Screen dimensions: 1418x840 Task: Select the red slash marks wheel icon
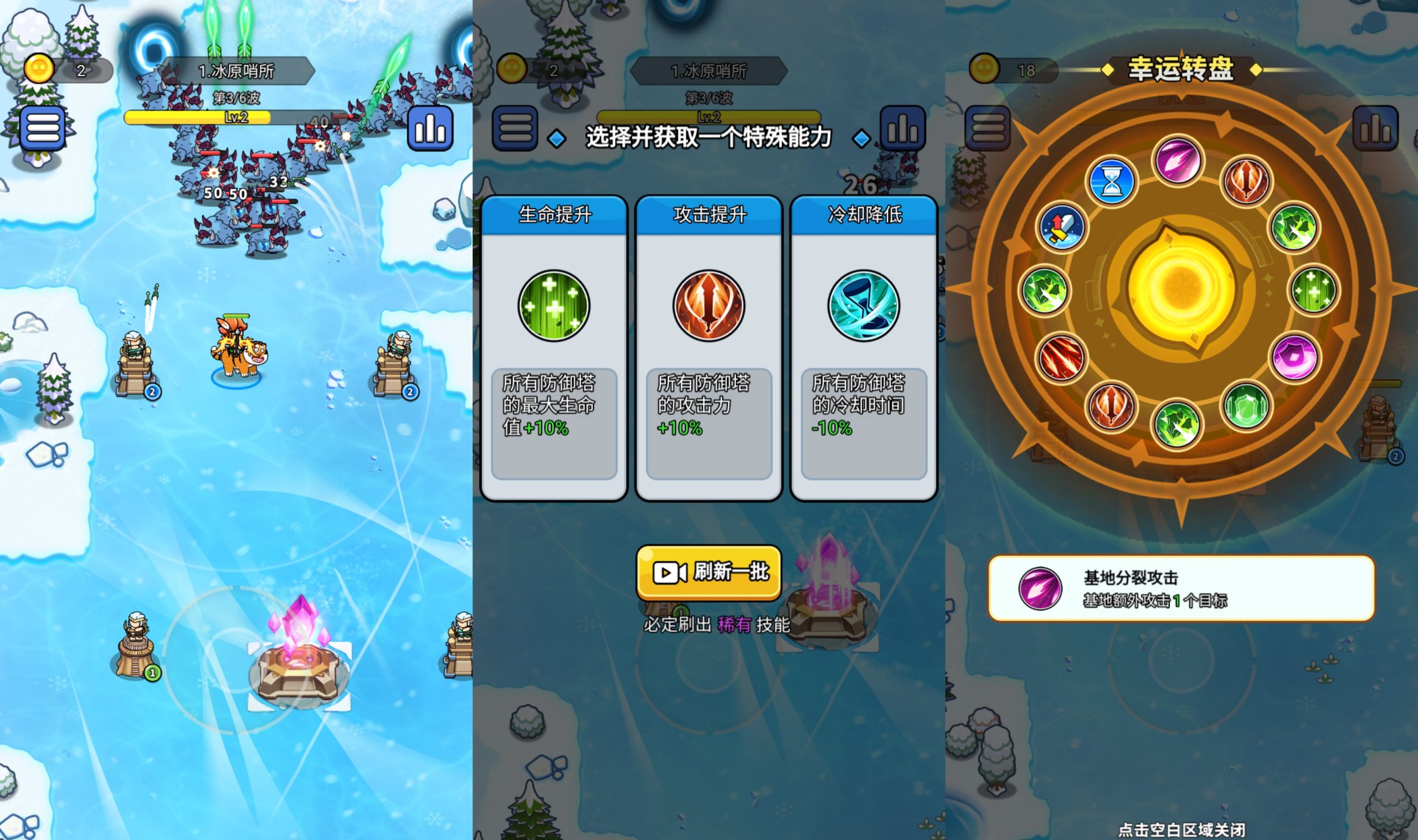(x=1061, y=358)
